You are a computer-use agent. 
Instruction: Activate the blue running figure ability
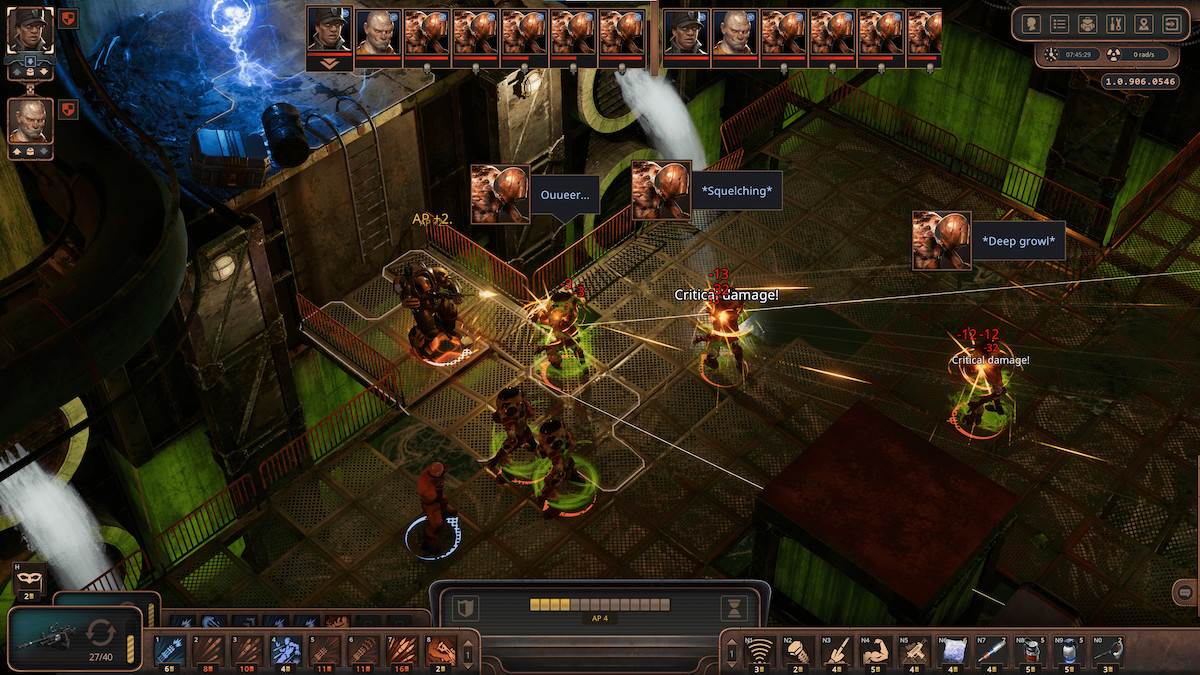coord(284,651)
